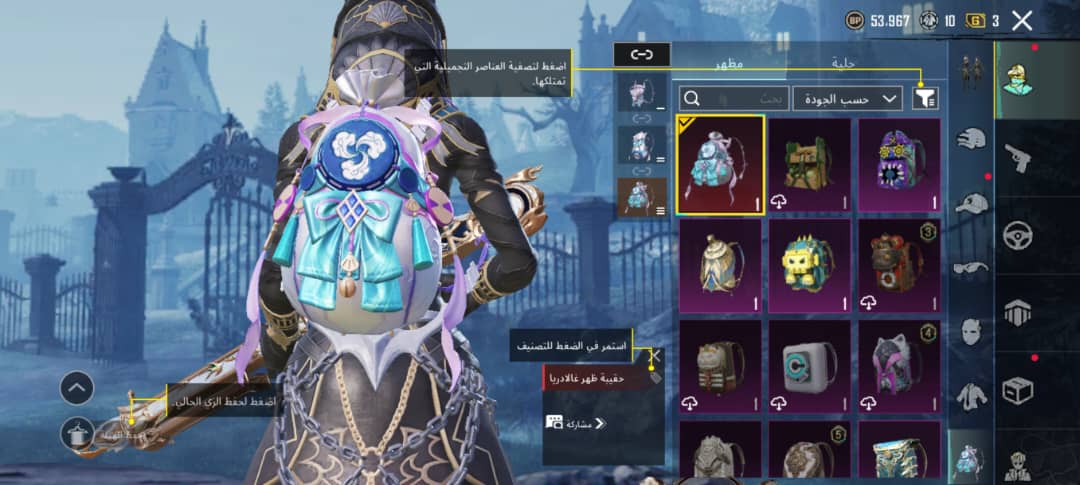Close the inventory screen with the X
Screen dimensions: 1080x485
(1021, 20)
